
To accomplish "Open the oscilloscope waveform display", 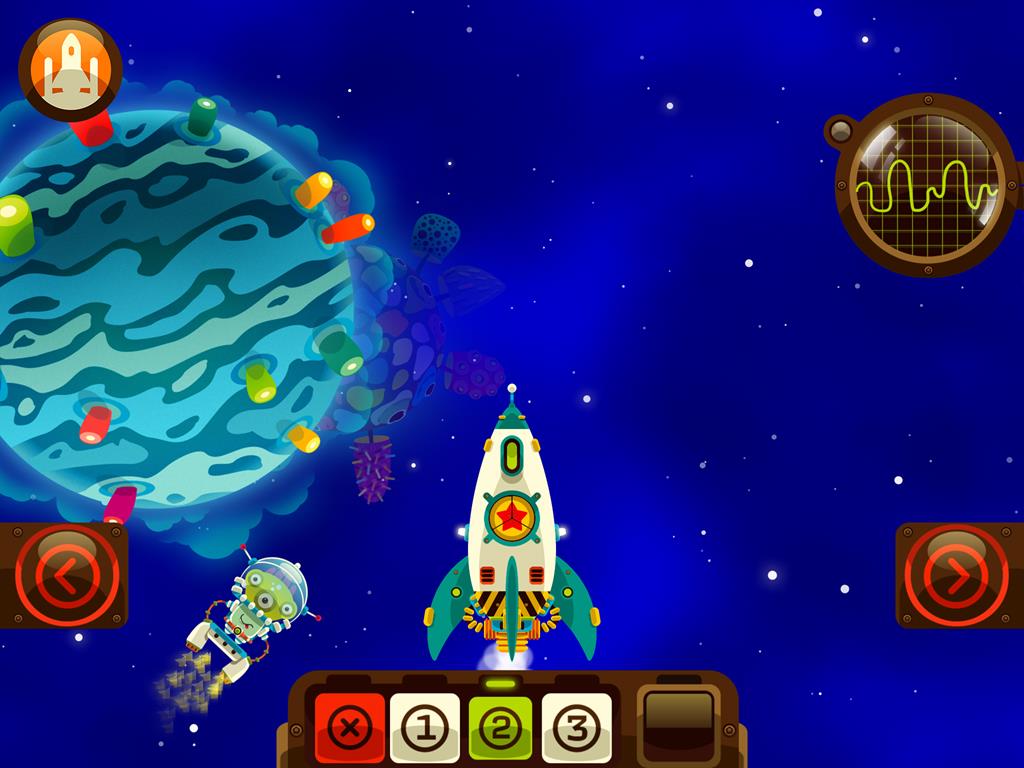I will (924, 186).
